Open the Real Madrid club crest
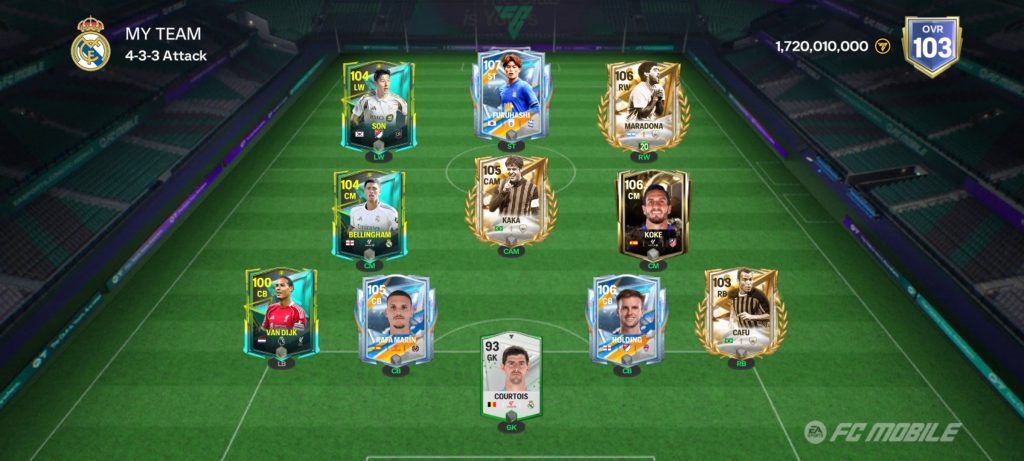The image size is (1024, 461). coord(91,44)
